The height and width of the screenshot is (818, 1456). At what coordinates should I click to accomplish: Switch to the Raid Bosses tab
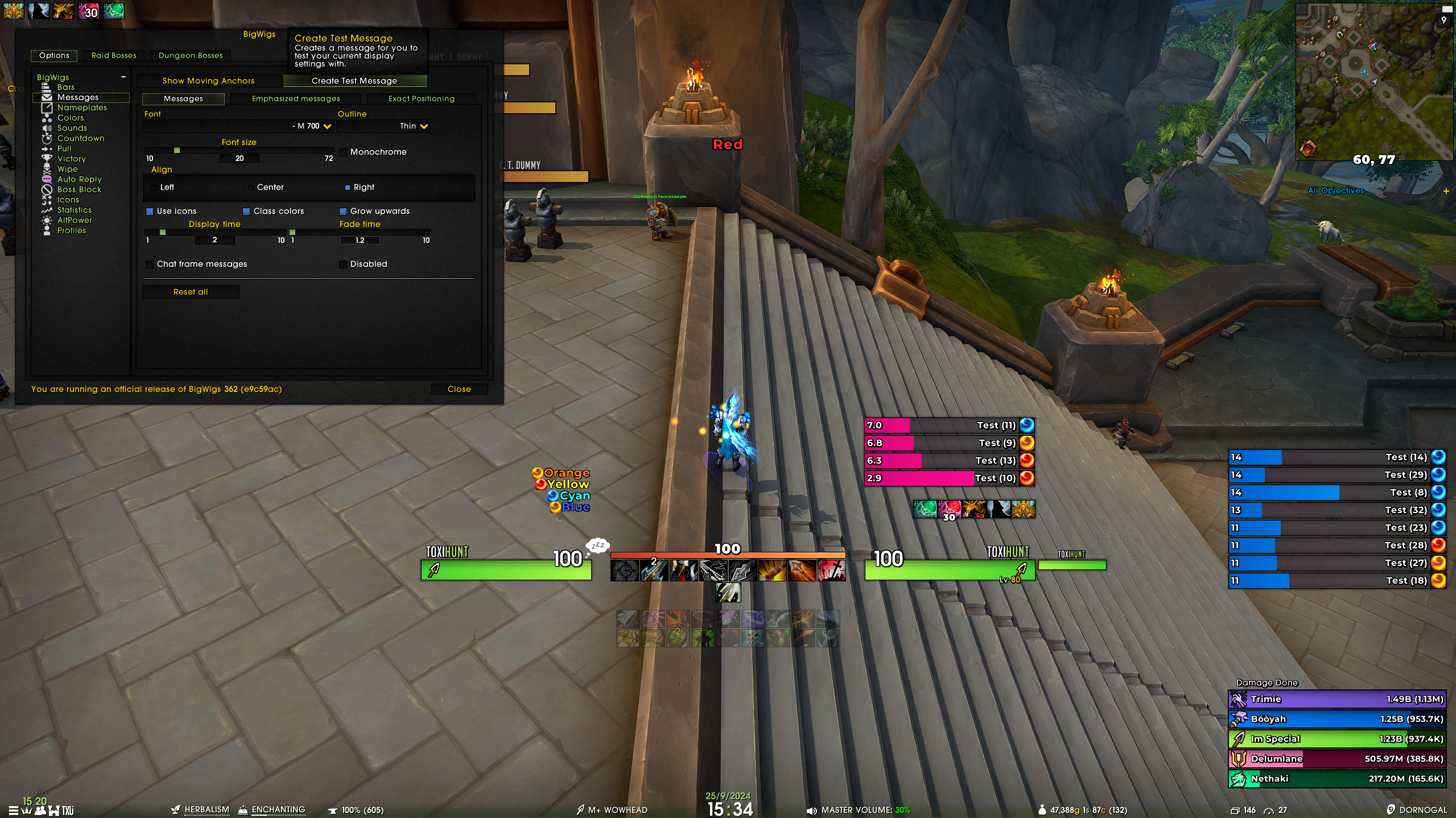tap(114, 55)
